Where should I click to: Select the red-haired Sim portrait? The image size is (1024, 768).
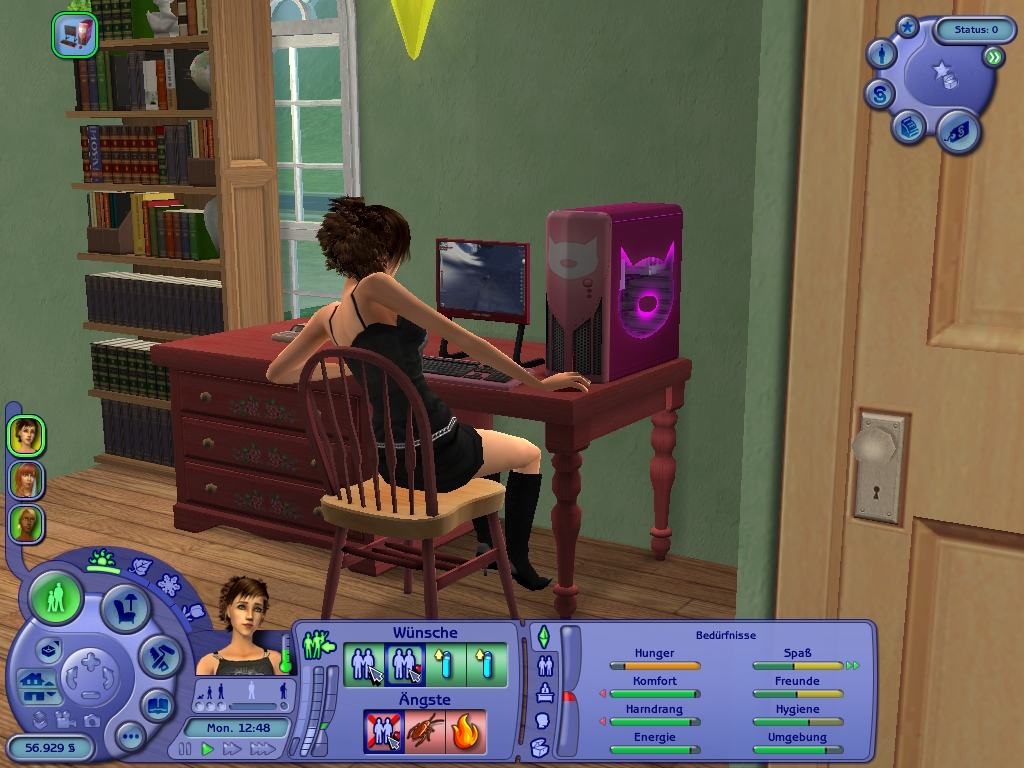(26, 480)
